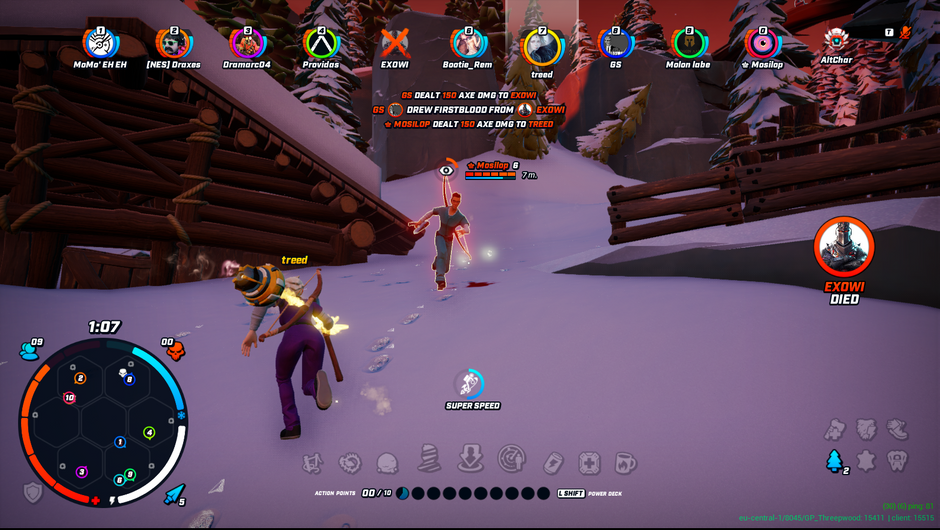
Task: Click the coffee mug ability icon
Action: point(625,463)
